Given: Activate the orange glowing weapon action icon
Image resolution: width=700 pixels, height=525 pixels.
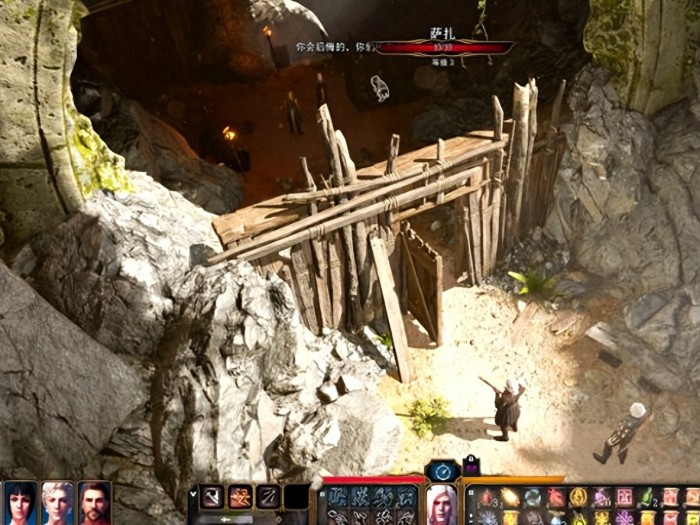Looking at the screenshot, I should click(240, 496).
